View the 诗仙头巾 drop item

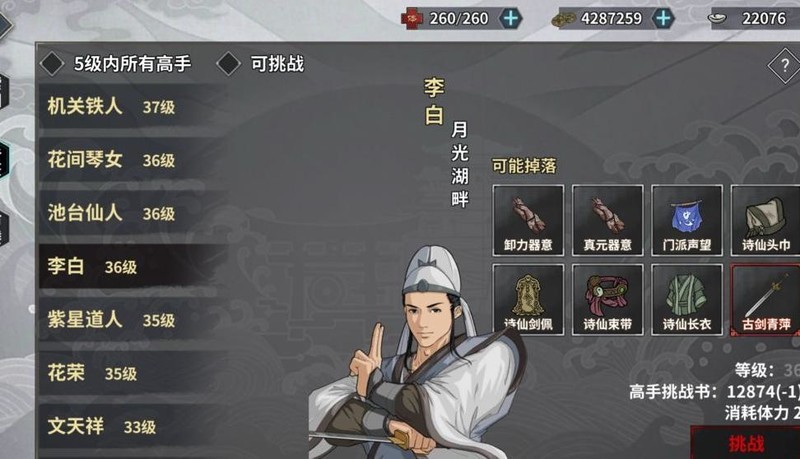click(766, 219)
